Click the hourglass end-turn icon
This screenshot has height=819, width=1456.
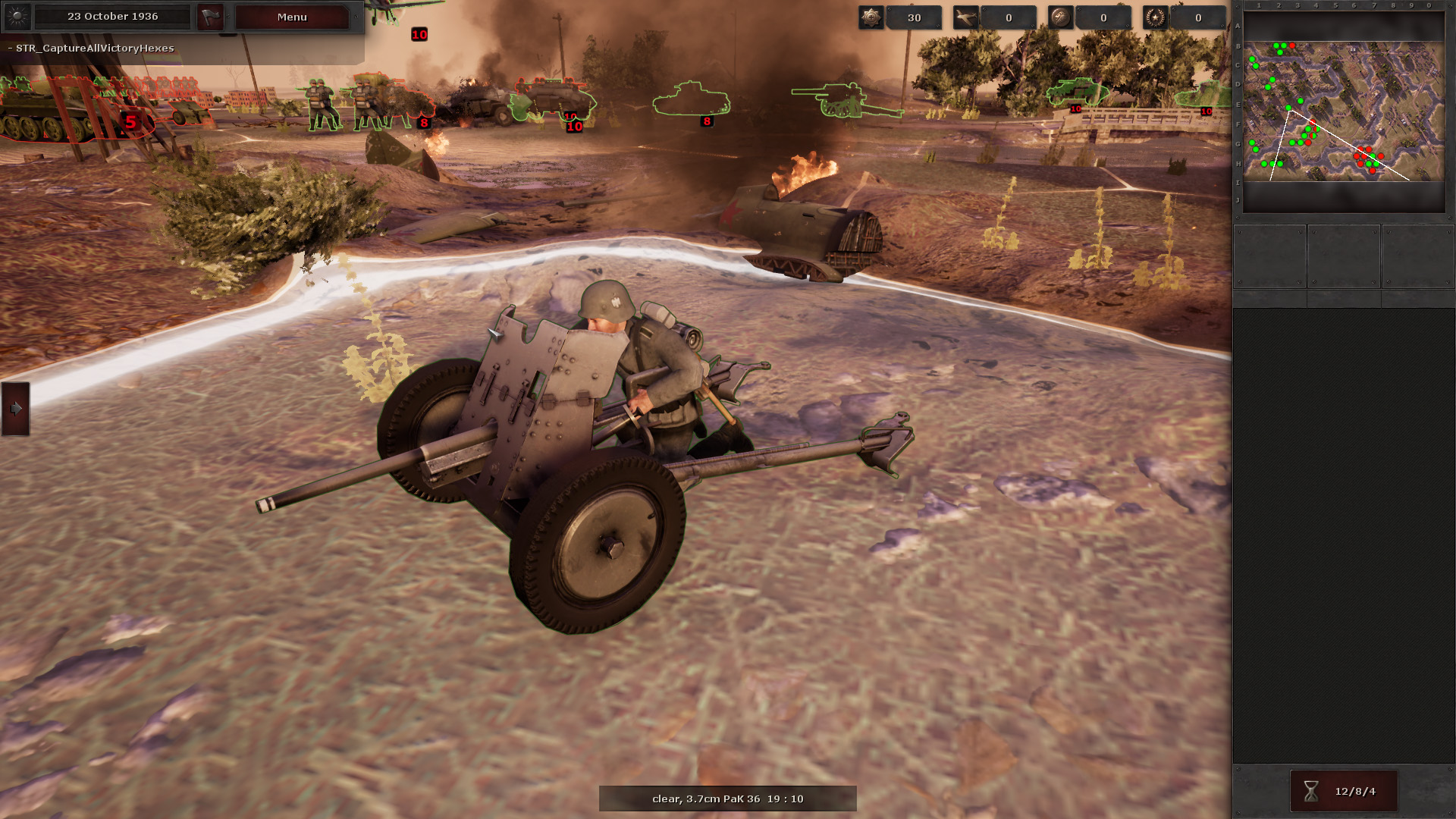point(1310,791)
